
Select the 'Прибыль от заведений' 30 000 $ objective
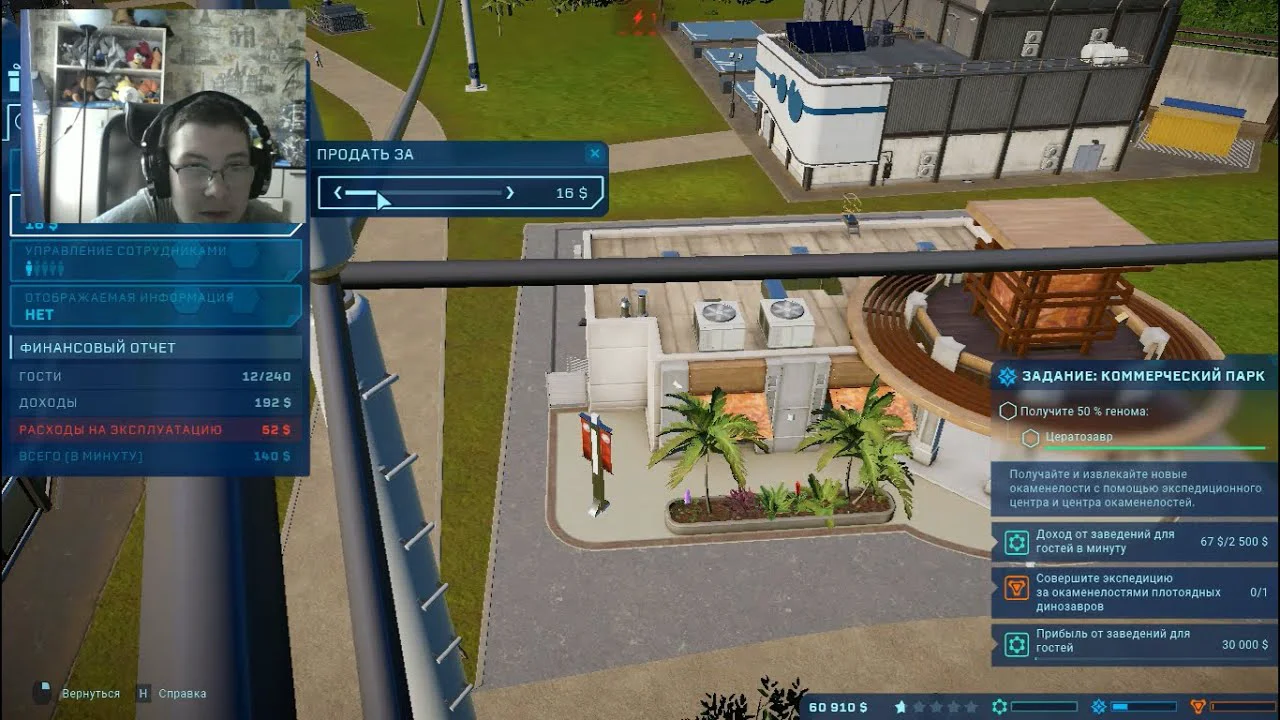tap(1135, 641)
